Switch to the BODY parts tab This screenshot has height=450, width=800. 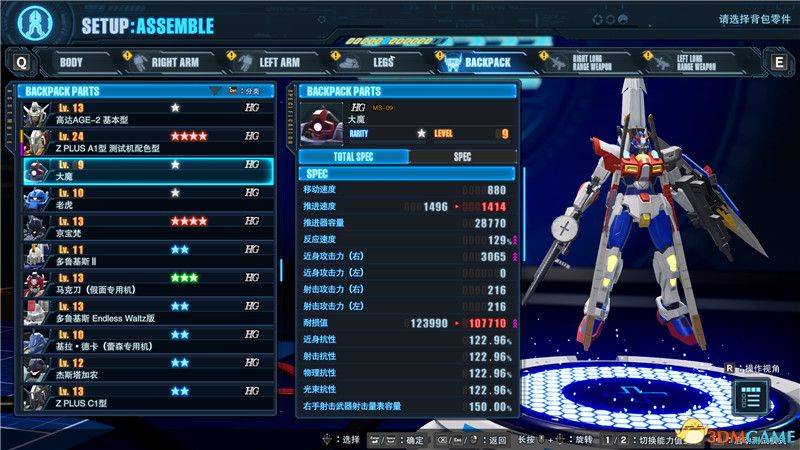tap(72, 62)
